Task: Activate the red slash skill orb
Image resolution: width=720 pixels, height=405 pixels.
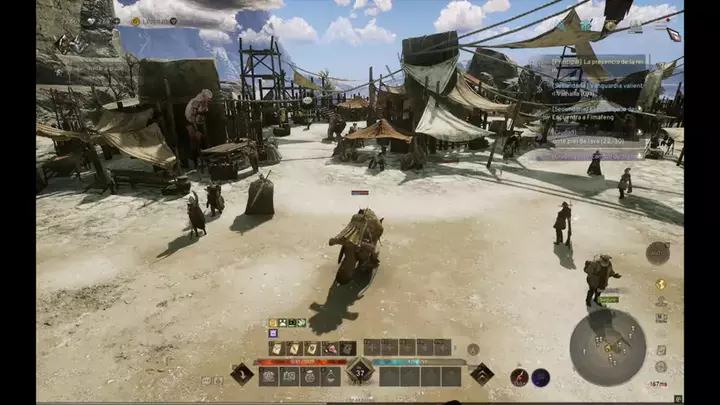Action: point(519,377)
